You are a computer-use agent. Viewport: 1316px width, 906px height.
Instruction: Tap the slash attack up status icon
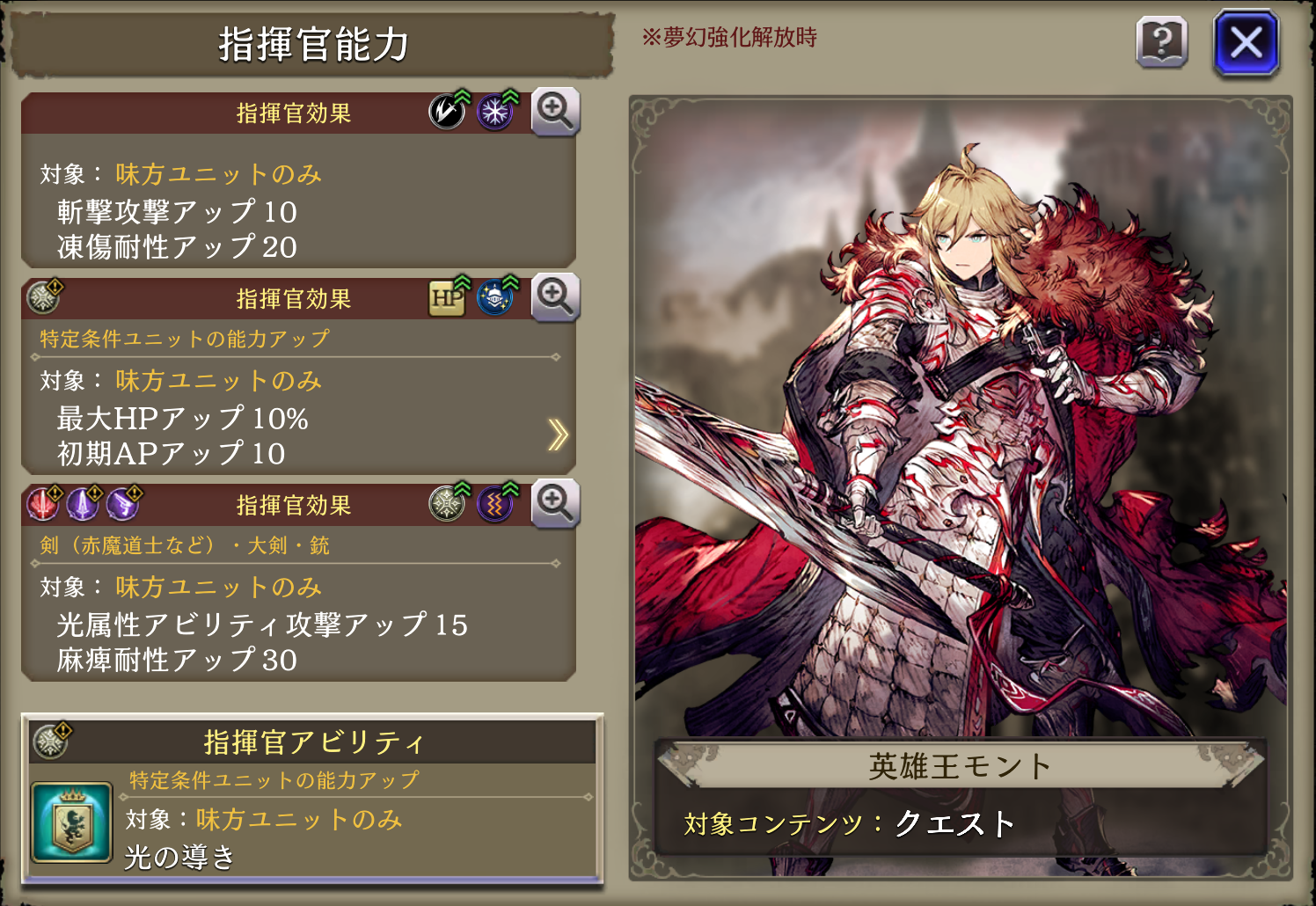tap(448, 111)
